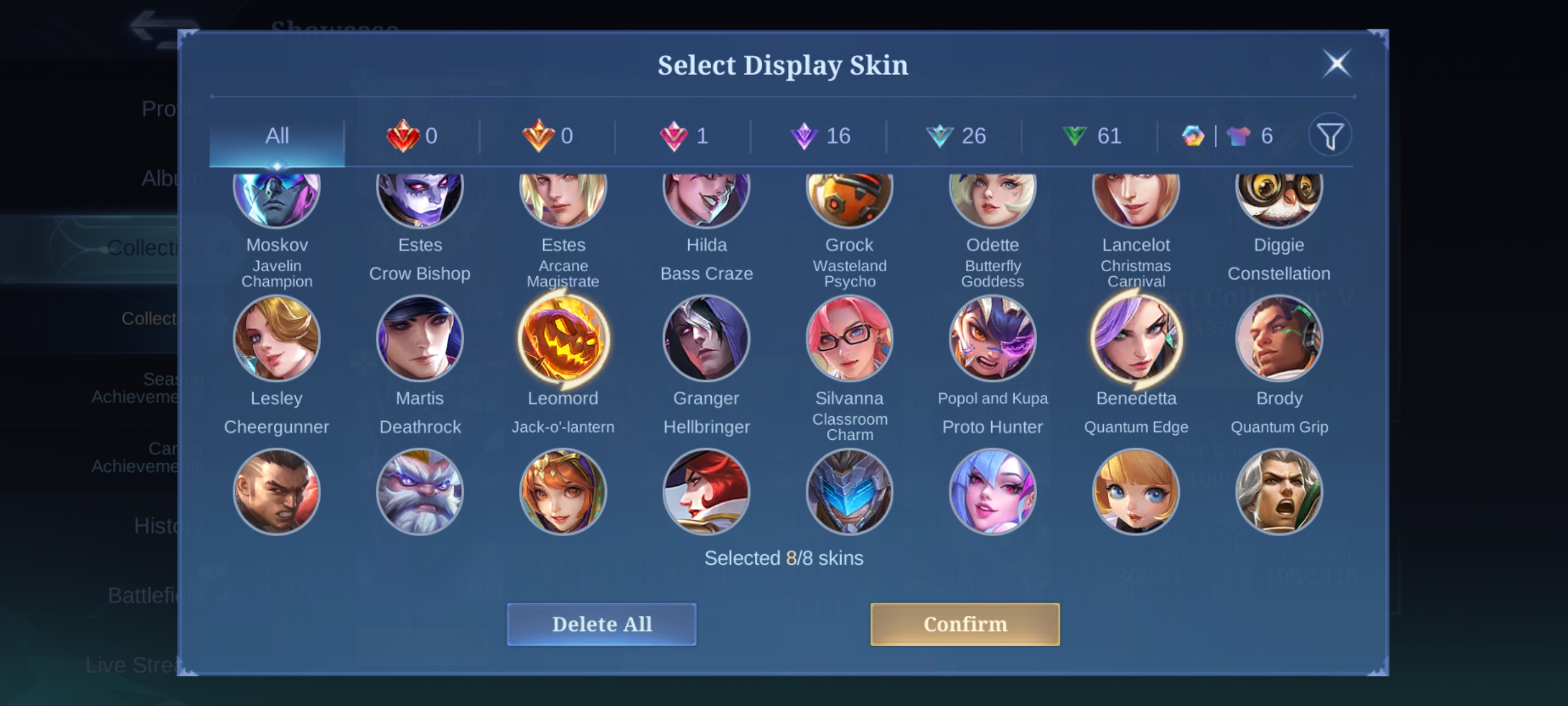Choose Granger's Hellbringer skin
Viewport: 1568px width, 706px height.
tap(706, 338)
